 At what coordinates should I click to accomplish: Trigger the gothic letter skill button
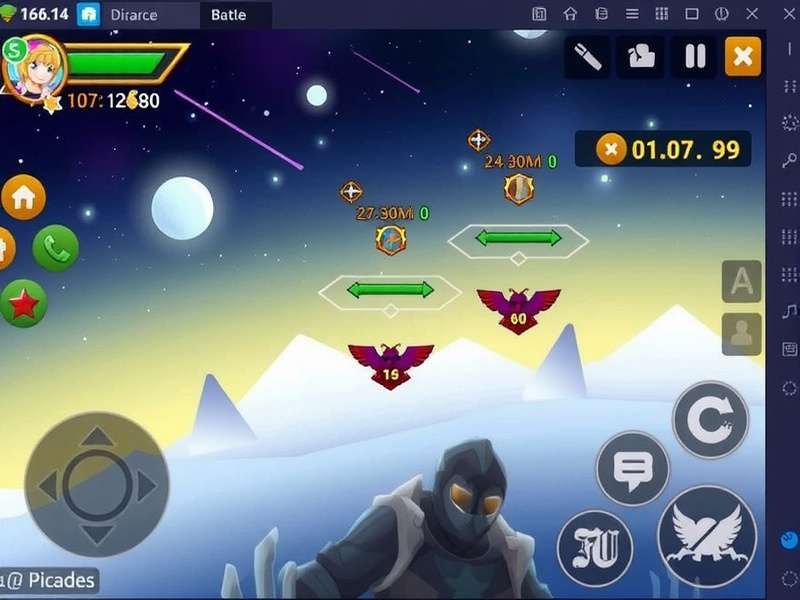tap(594, 548)
